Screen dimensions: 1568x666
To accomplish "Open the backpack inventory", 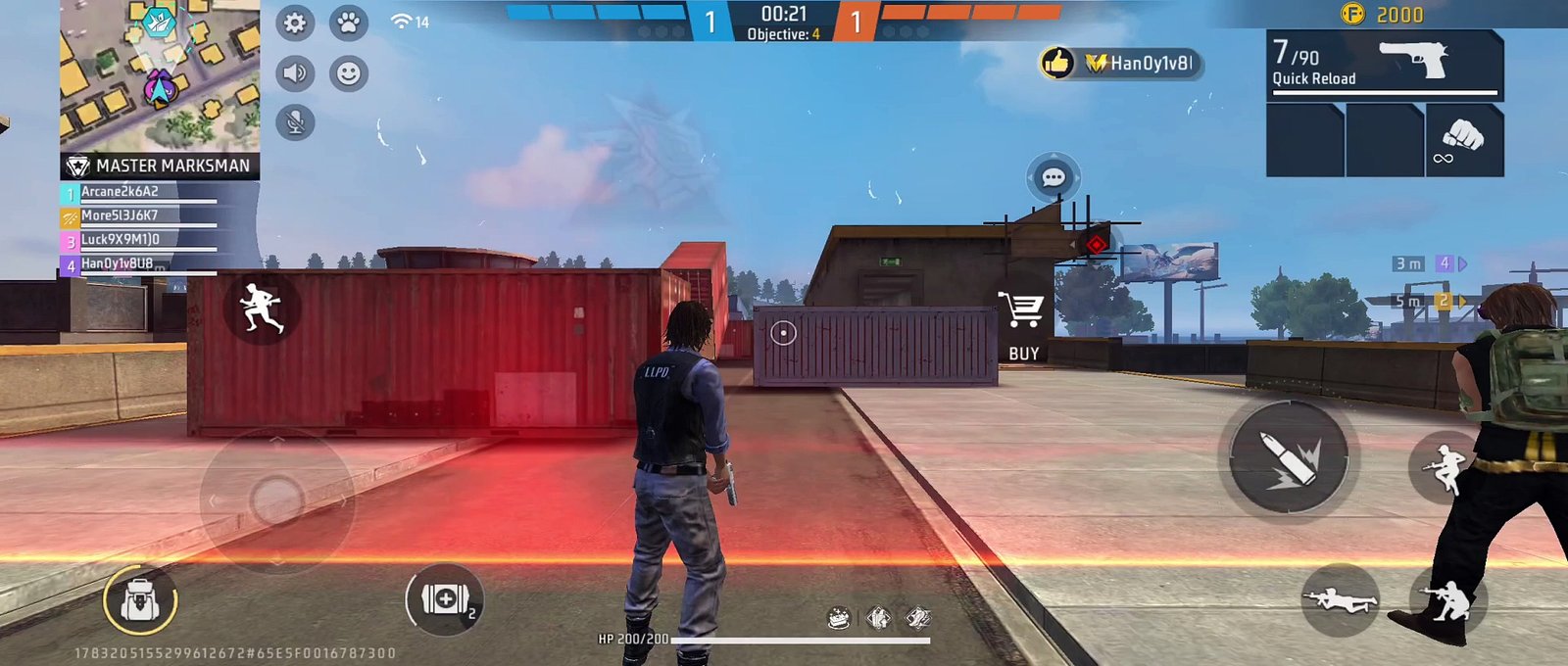I will pyautogui.click(x=140, y=599).
